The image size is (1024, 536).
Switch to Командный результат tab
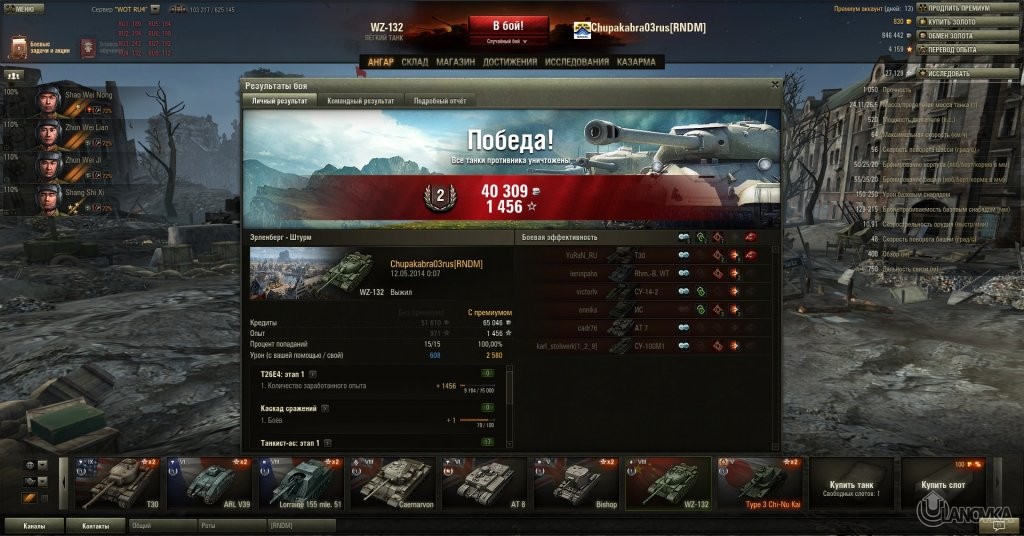click(x=360, y=101)
